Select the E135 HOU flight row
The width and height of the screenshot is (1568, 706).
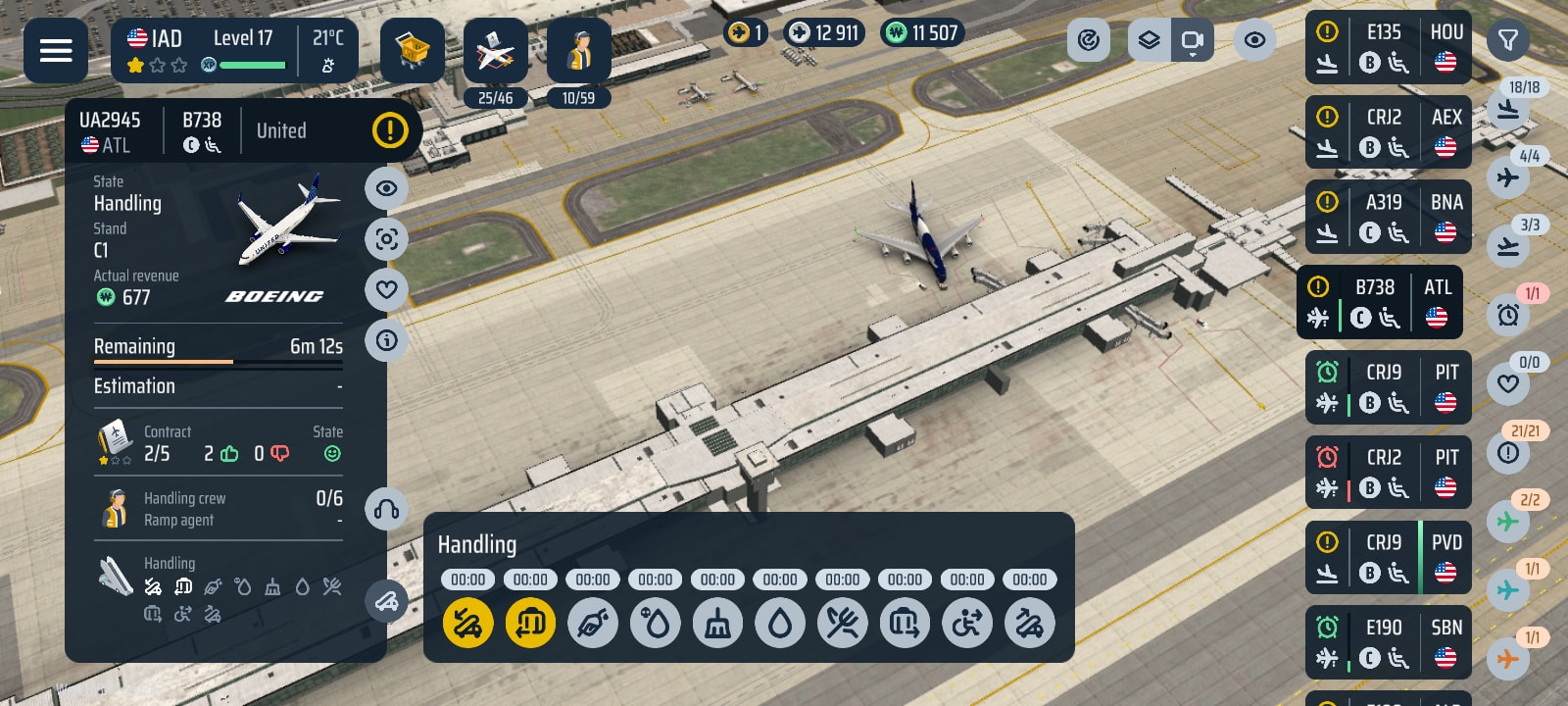[1389, 47]
